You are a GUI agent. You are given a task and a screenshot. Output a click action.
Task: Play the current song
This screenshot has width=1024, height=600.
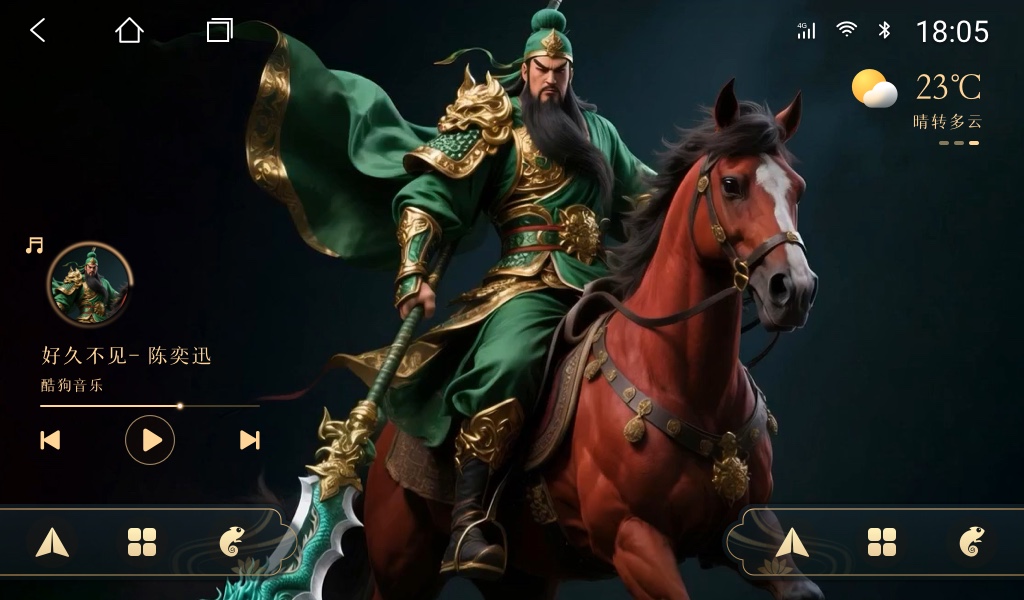tap(150, 440)
